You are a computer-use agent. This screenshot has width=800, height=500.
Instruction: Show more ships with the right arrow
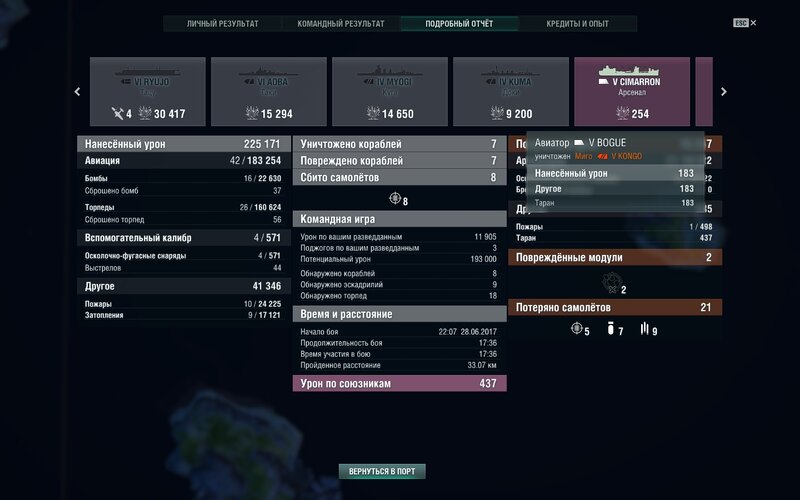(723, 92)
